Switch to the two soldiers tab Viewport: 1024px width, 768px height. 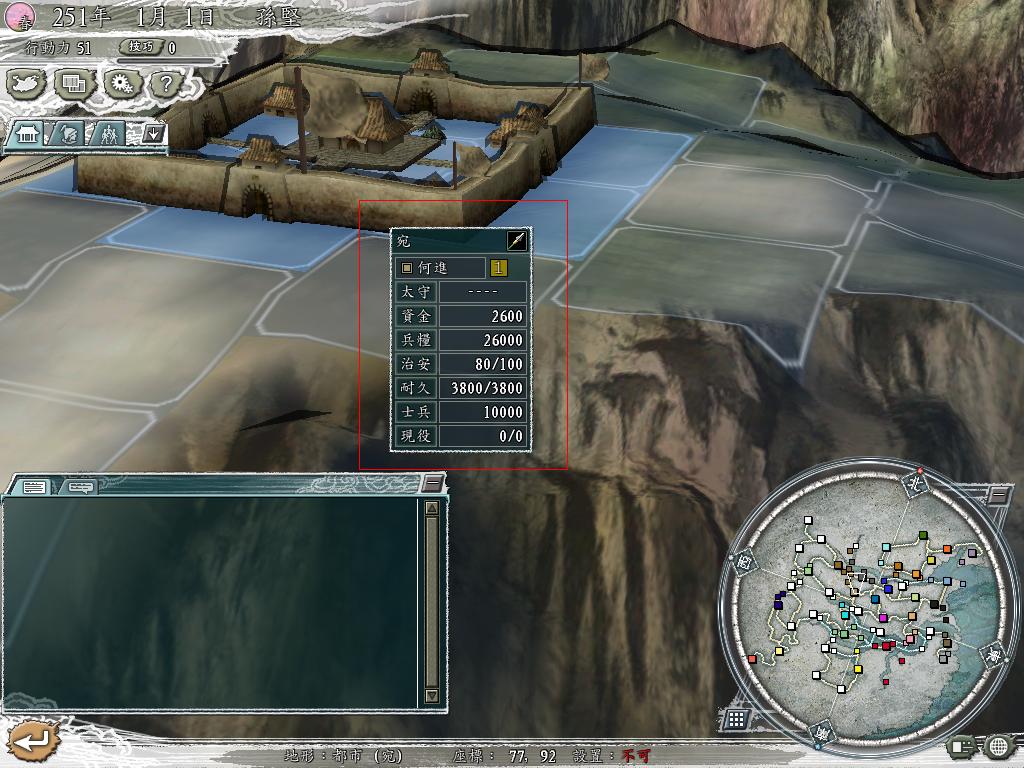click(109, 133)
